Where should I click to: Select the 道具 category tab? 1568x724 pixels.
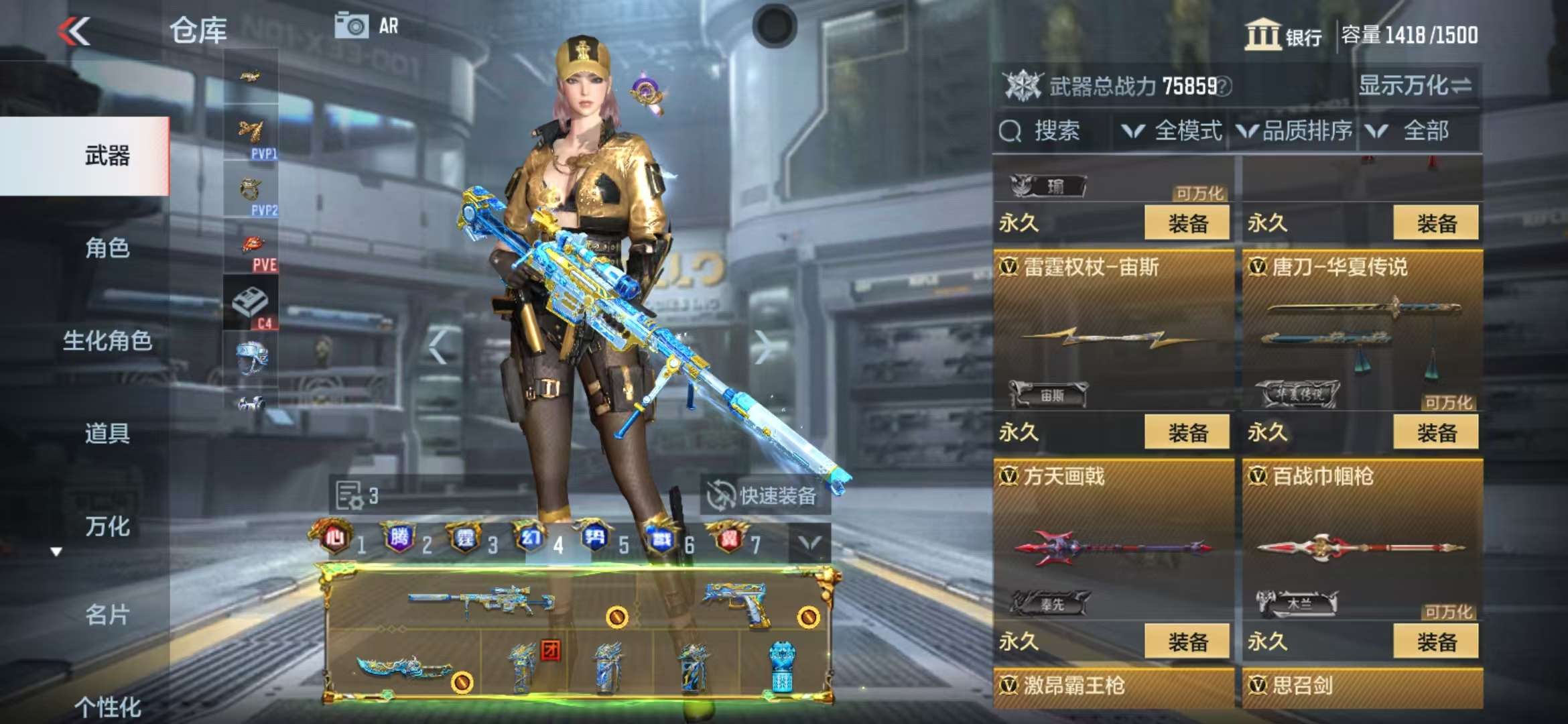tap(107, 433)
